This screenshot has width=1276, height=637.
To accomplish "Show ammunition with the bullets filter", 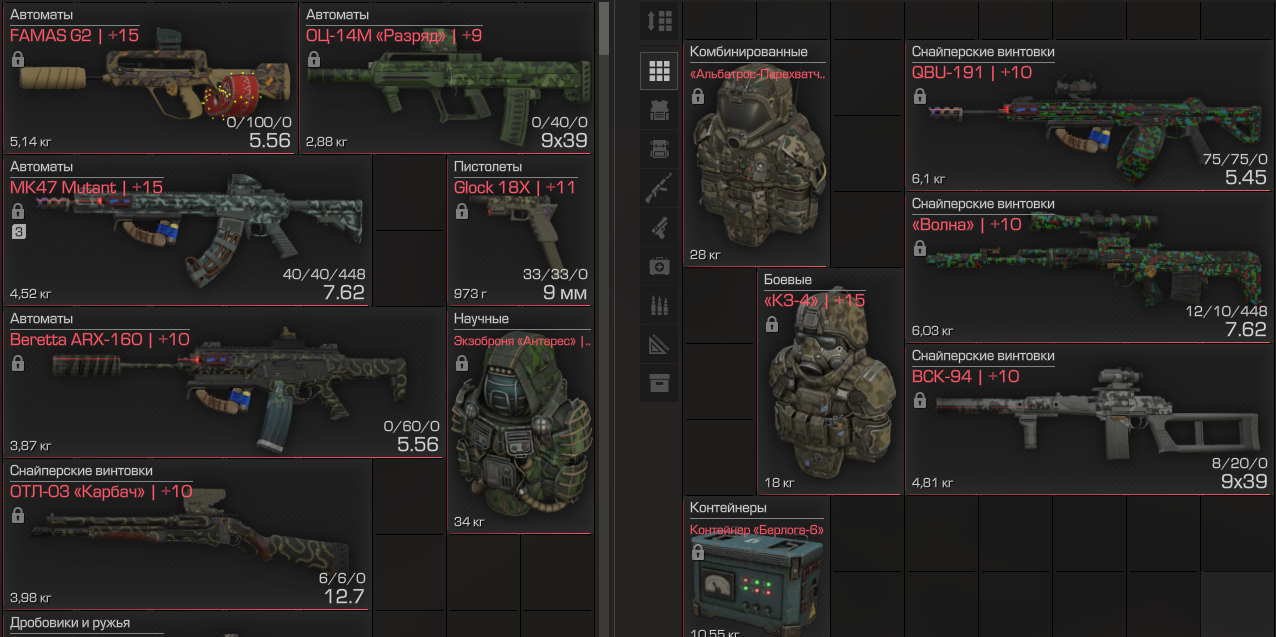I will 659,305.
